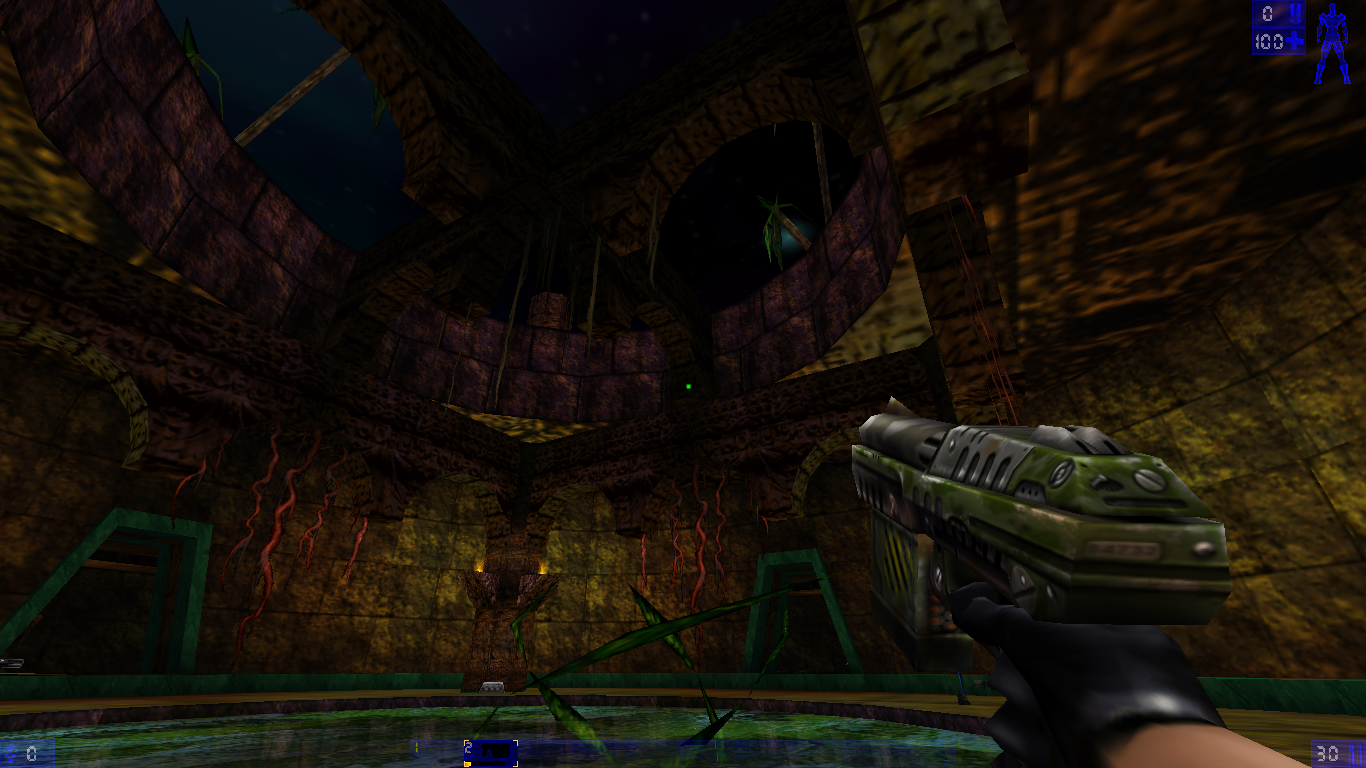
Task: Toggle the armor counter showing 0
Action: pyautogui.click(x=1267, y=13)
